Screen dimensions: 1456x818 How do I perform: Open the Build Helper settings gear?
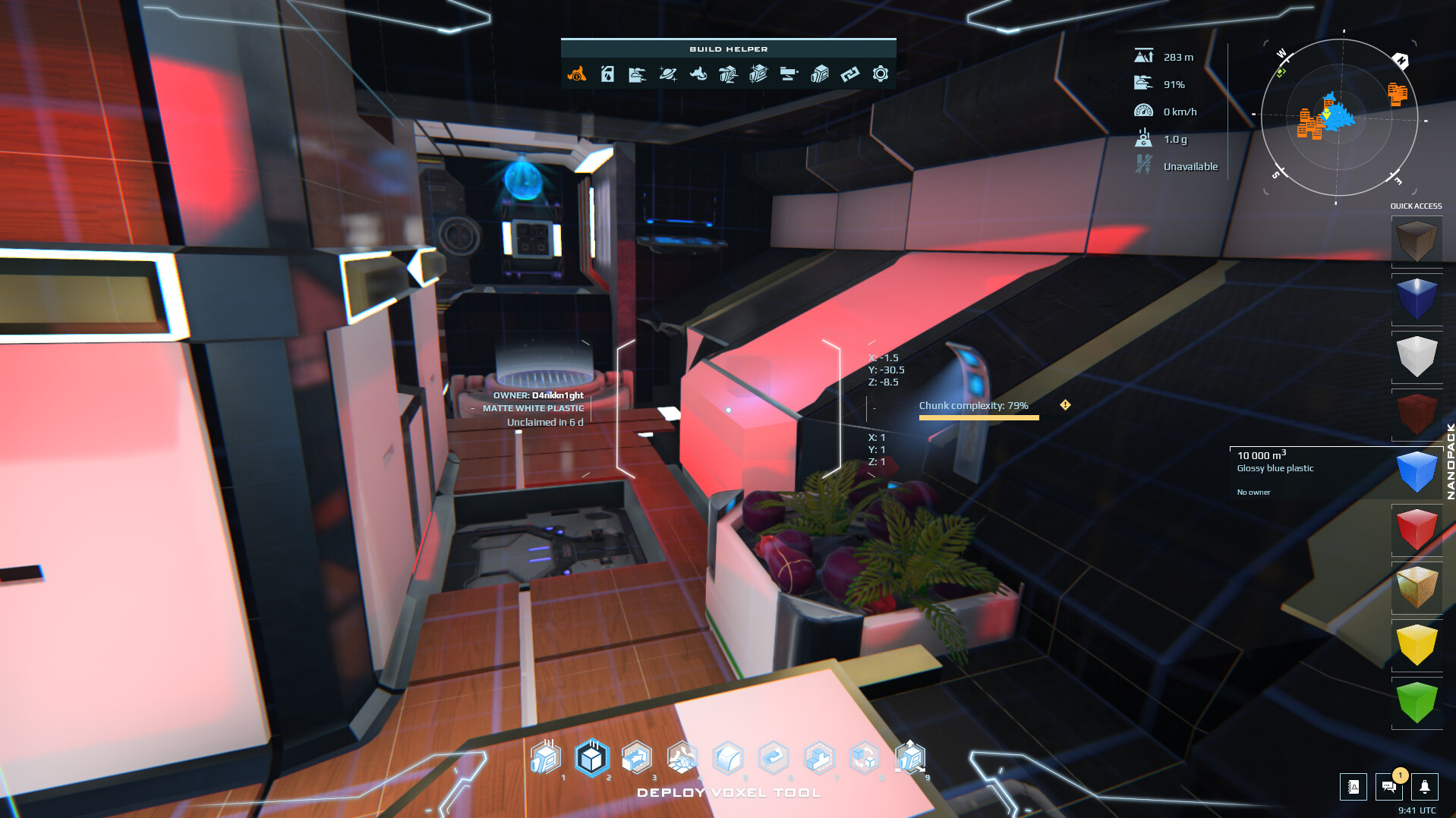(x=880, y=74)
